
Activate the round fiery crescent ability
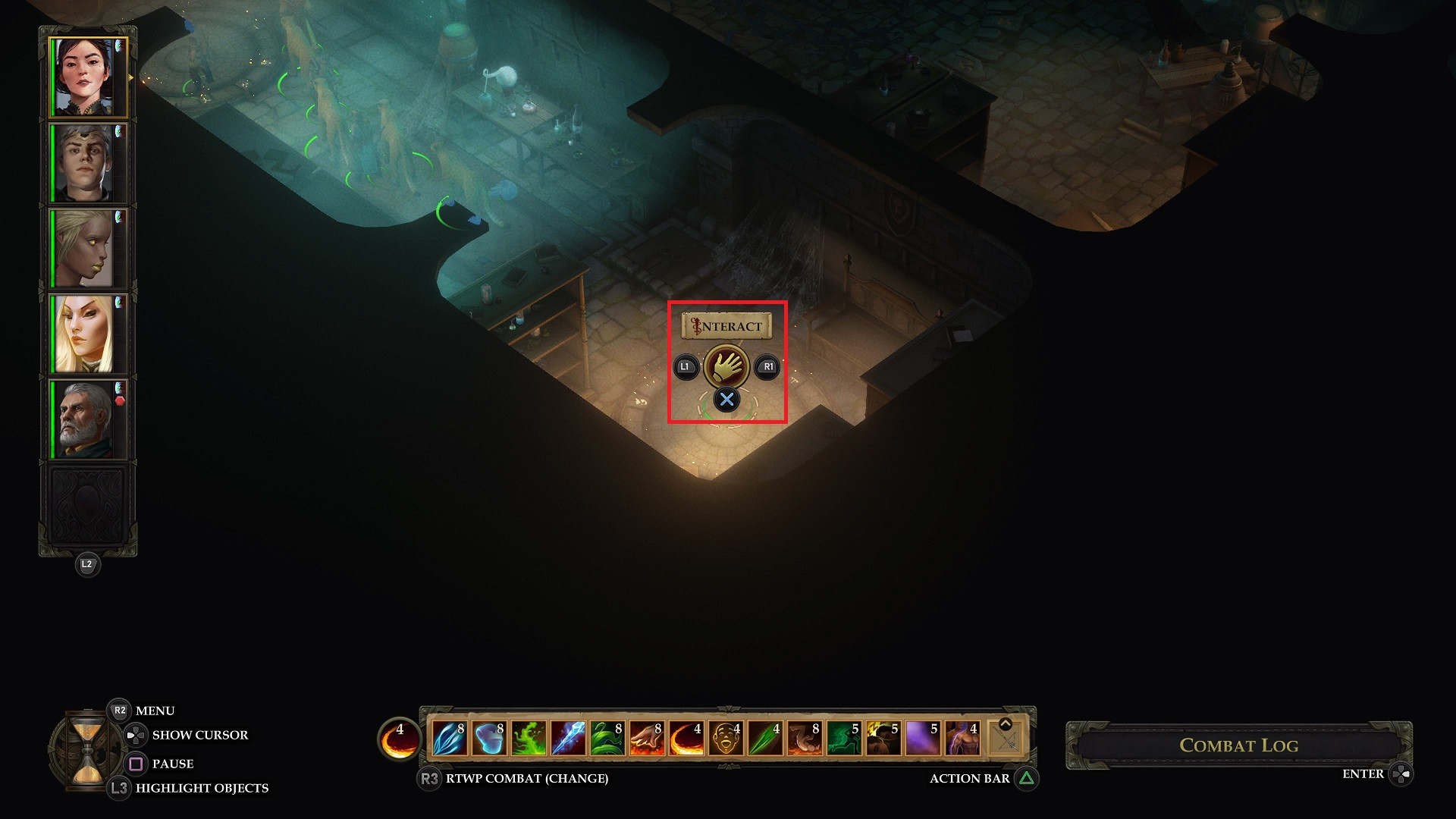pos(399,739)
